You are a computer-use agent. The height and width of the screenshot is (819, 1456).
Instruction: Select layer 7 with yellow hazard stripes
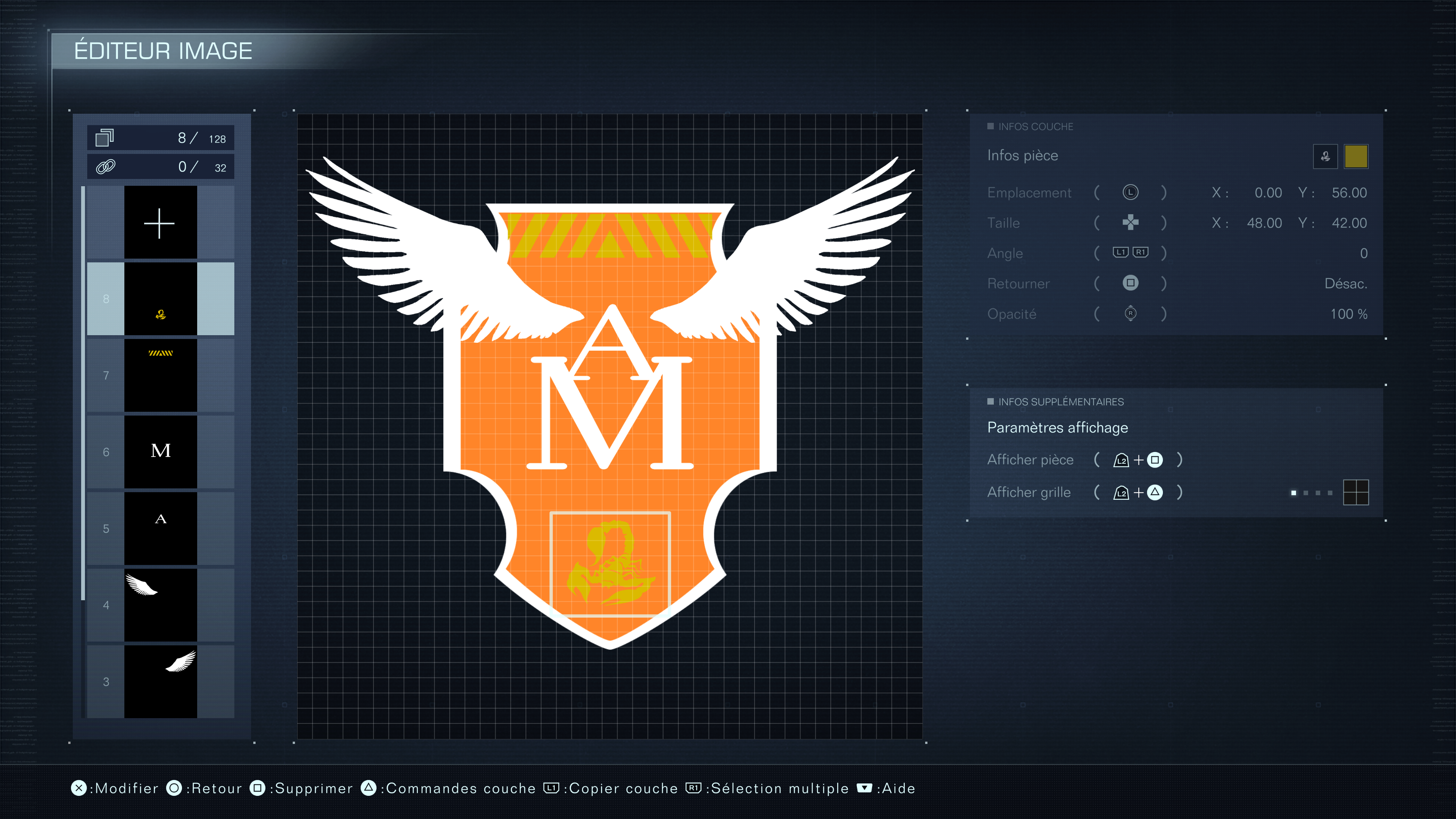(160, 375)
